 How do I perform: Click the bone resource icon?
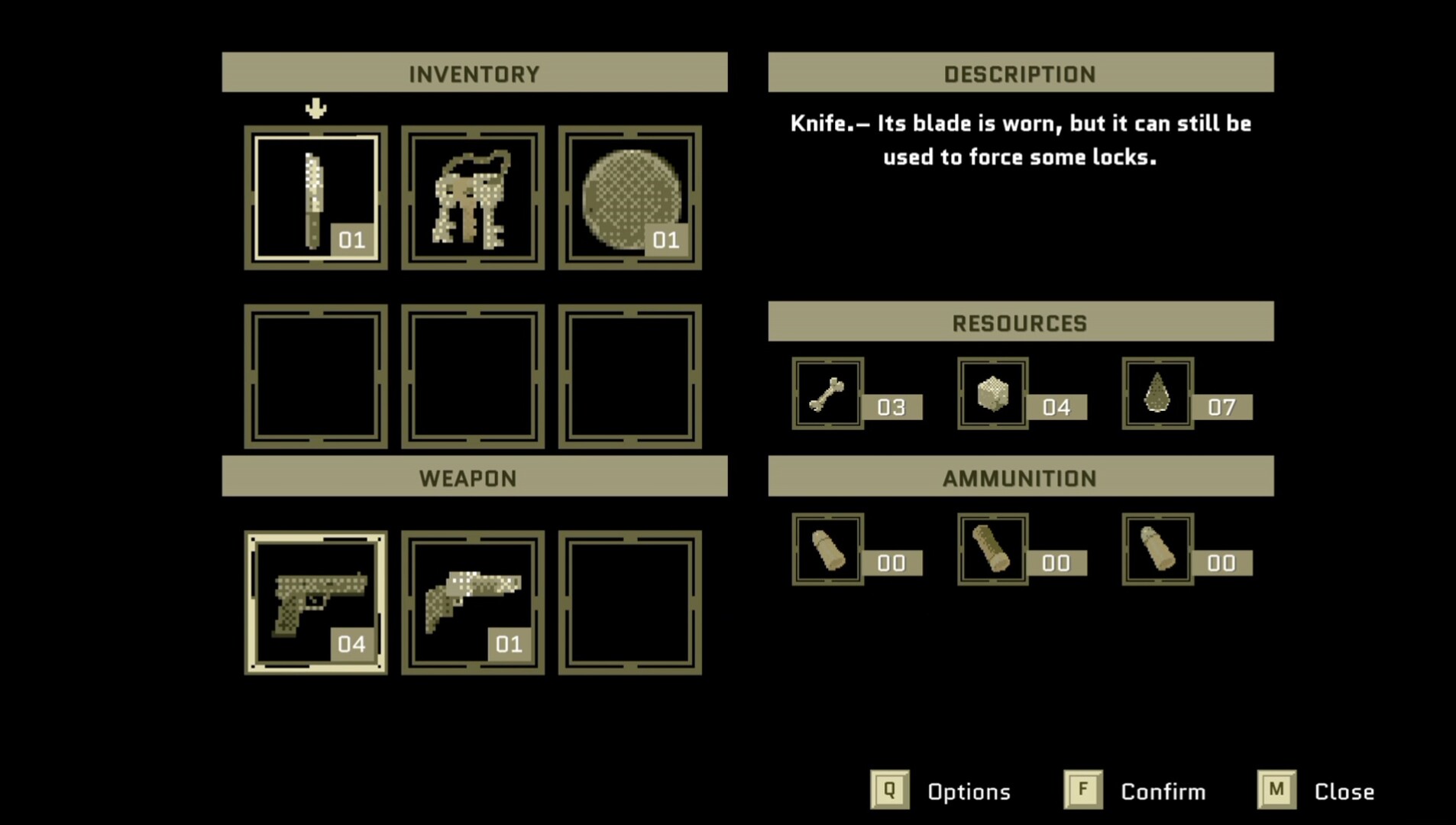827,393
